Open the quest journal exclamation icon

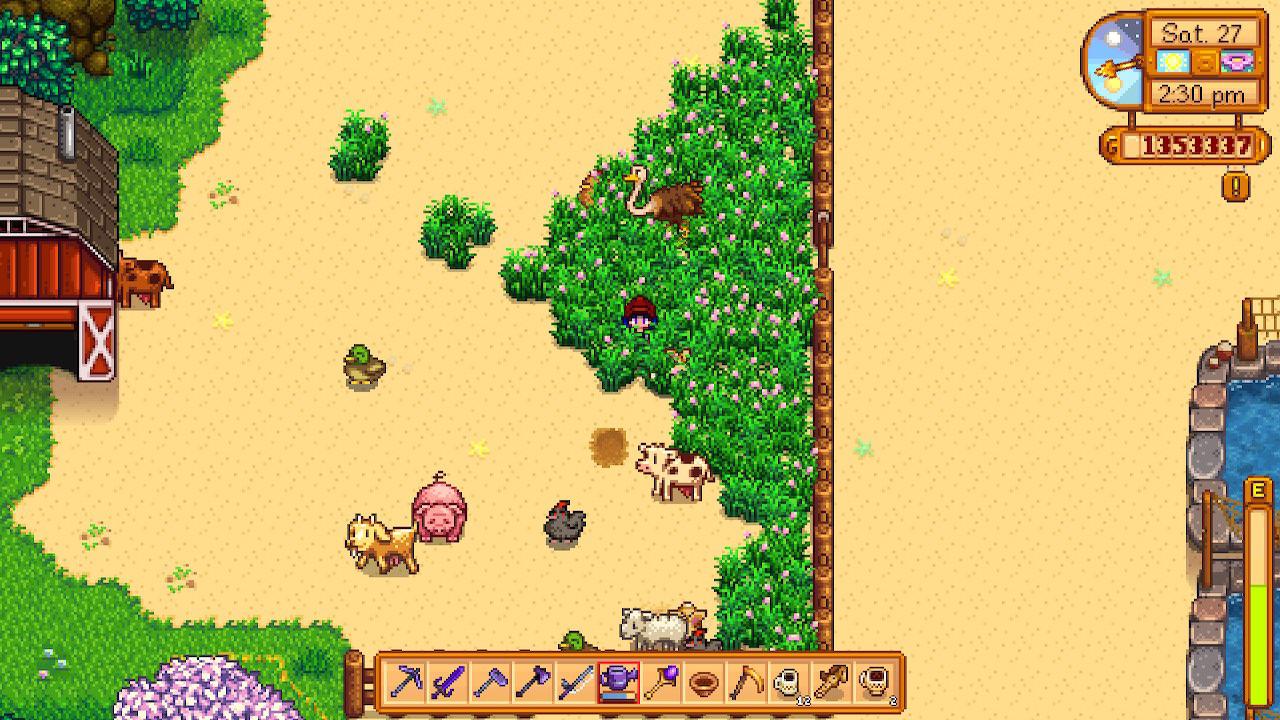pyautogui.click(x=1235, y=183)
